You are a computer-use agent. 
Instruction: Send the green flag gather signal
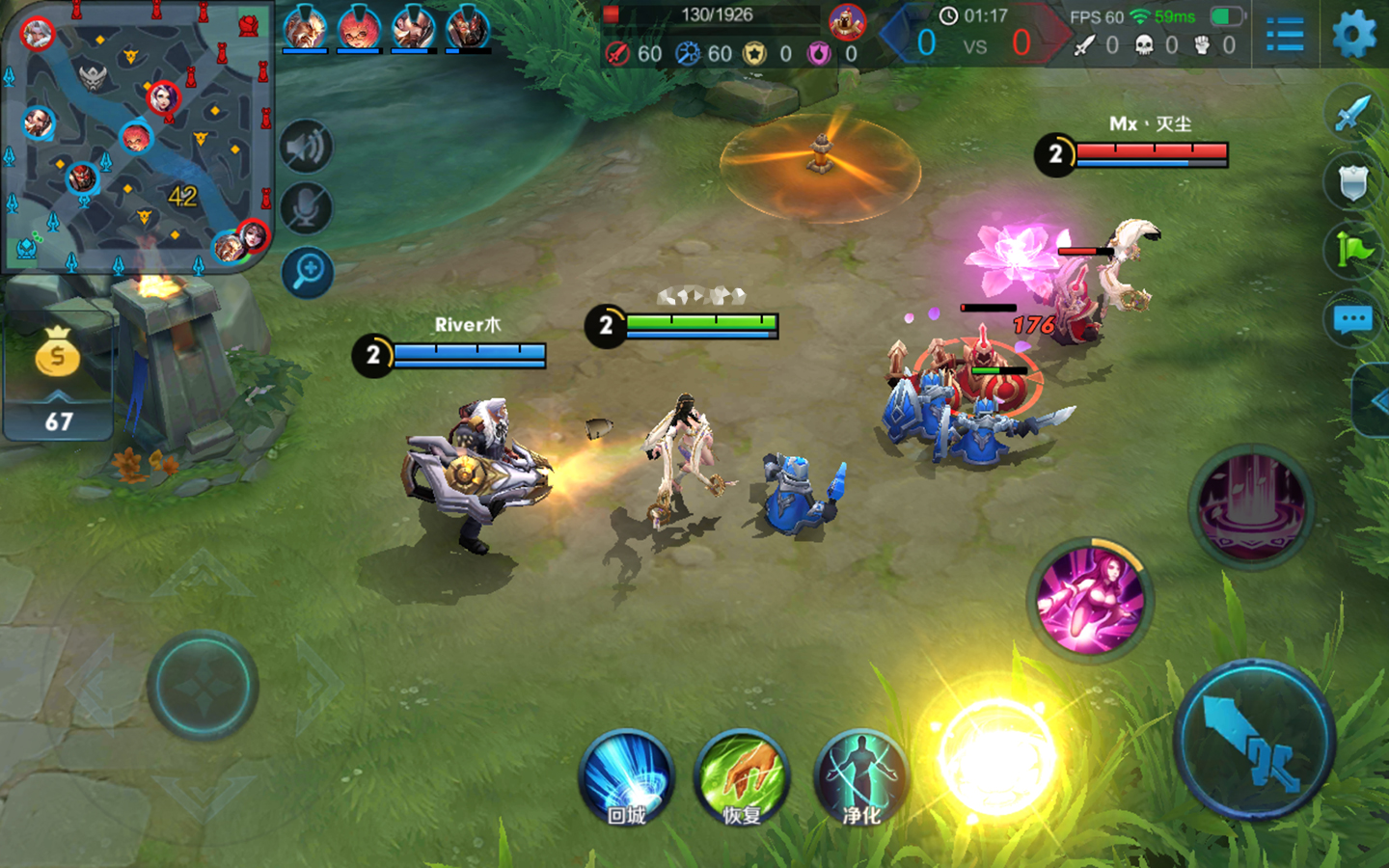click(1352, 250)
